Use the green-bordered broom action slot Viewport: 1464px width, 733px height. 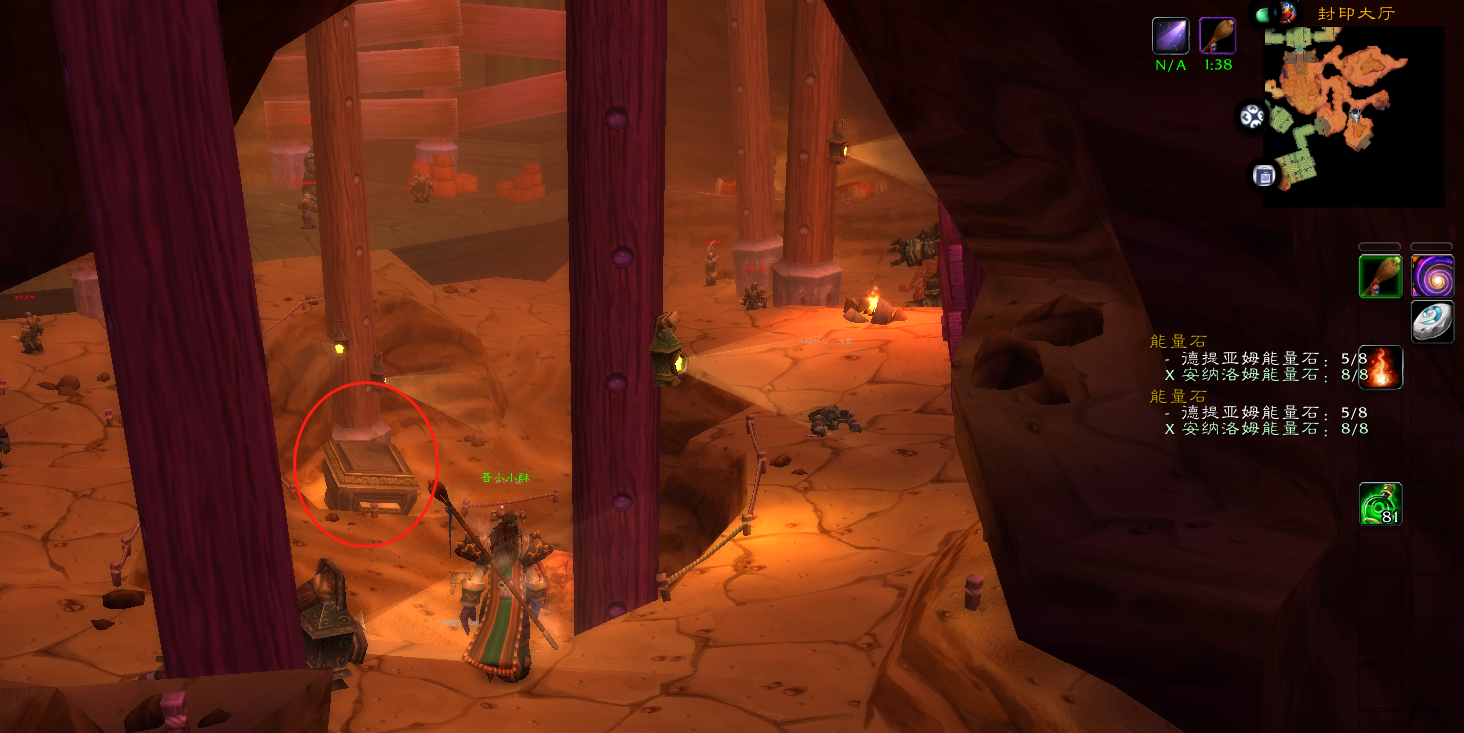pyautogui.click(x=1380, y=276)
